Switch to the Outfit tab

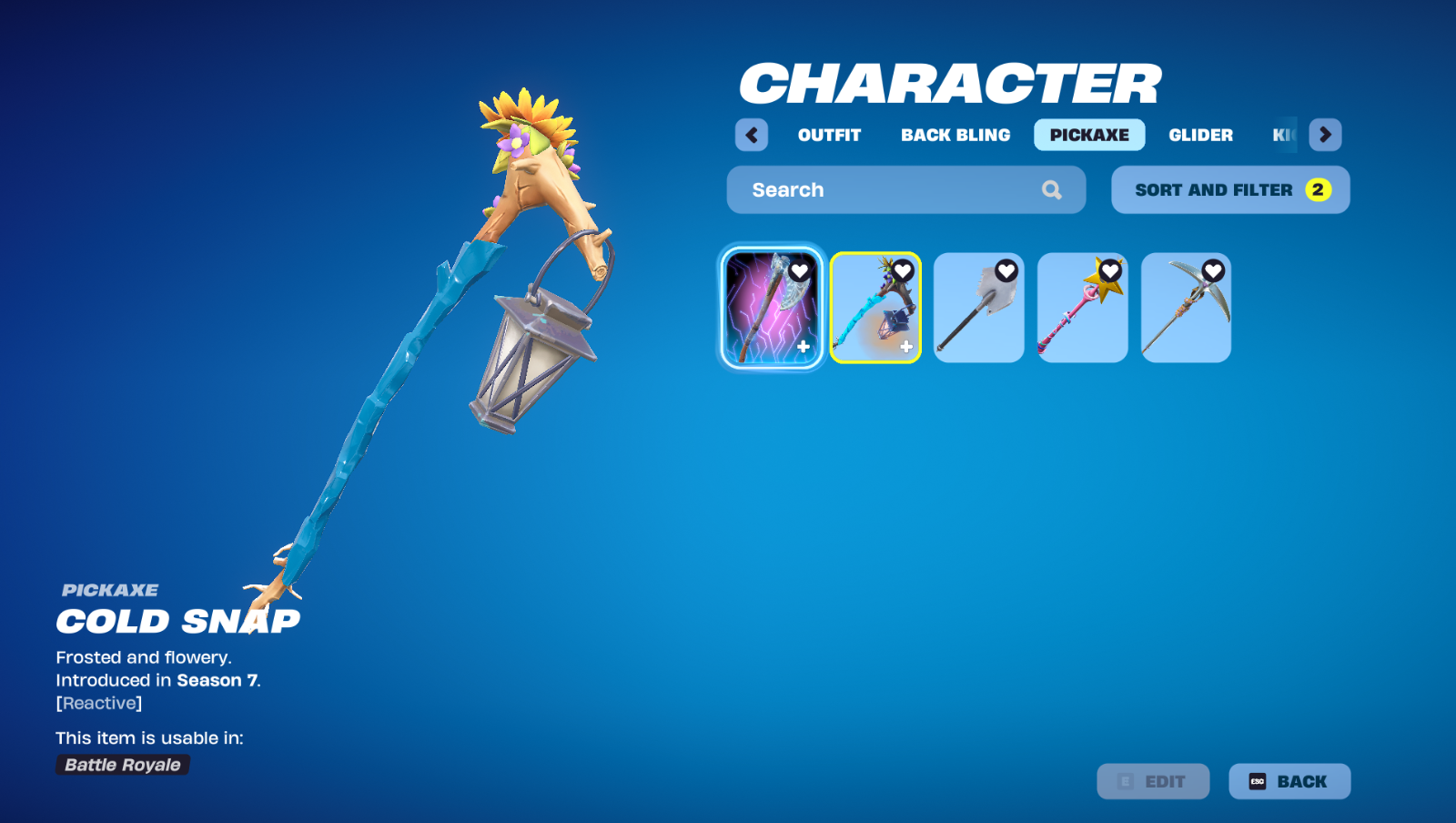click(829, 135)
